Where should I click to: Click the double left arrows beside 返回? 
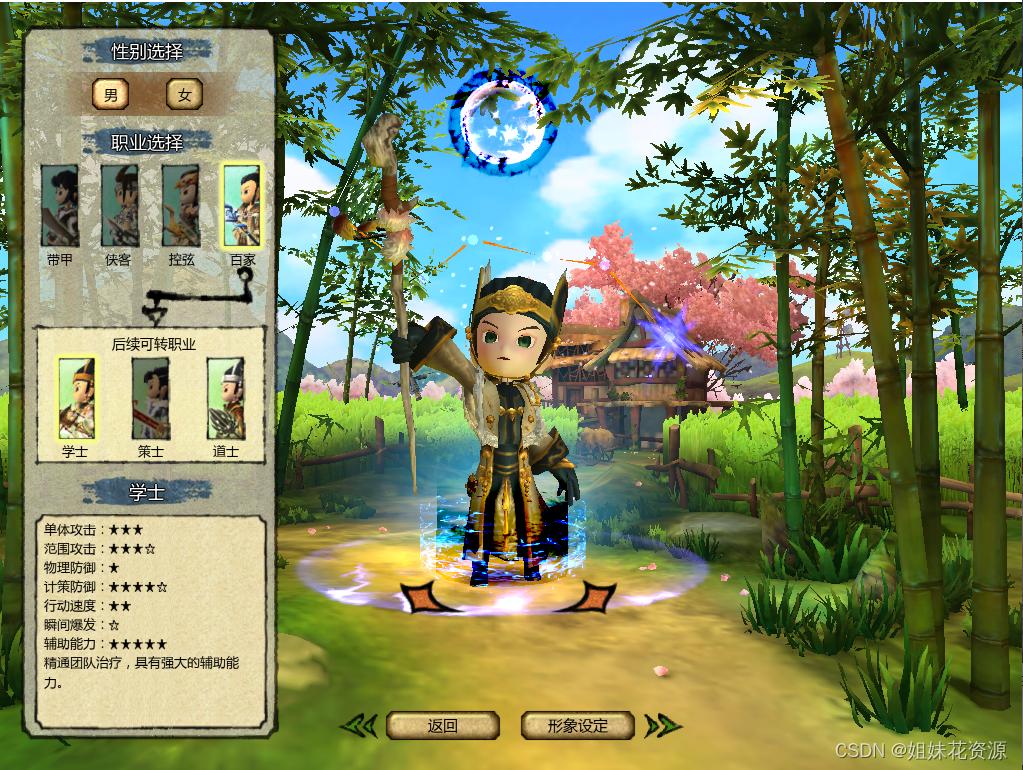tap(360, 726)
